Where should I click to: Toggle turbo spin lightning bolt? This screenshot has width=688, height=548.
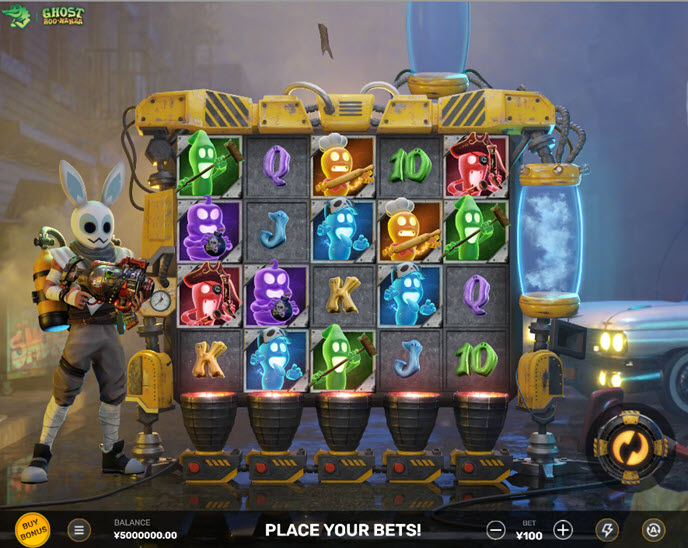coord(607,530)
